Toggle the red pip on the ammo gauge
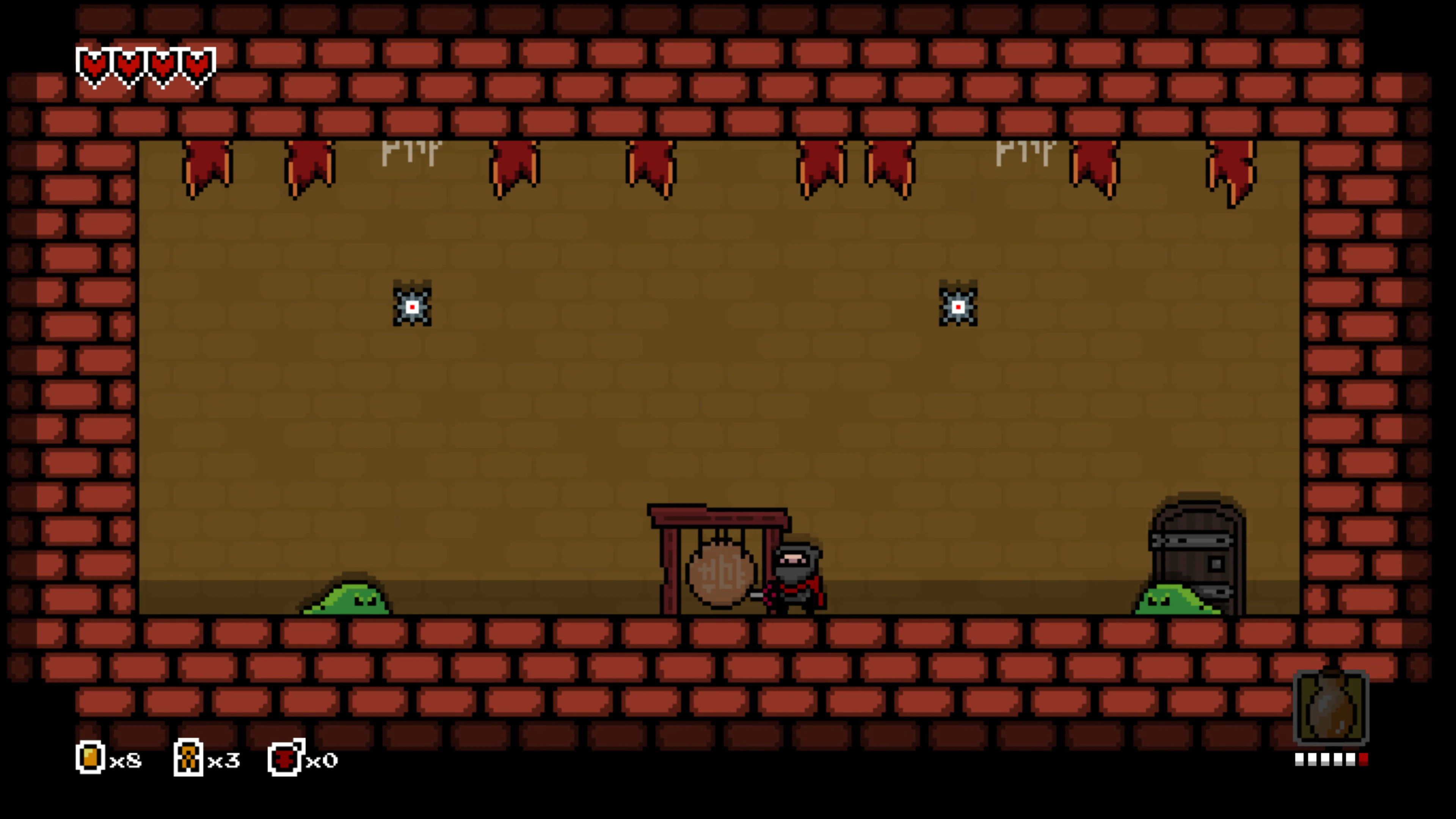The width and height of the screenshot is (1456, 819). coord(1364,759)
